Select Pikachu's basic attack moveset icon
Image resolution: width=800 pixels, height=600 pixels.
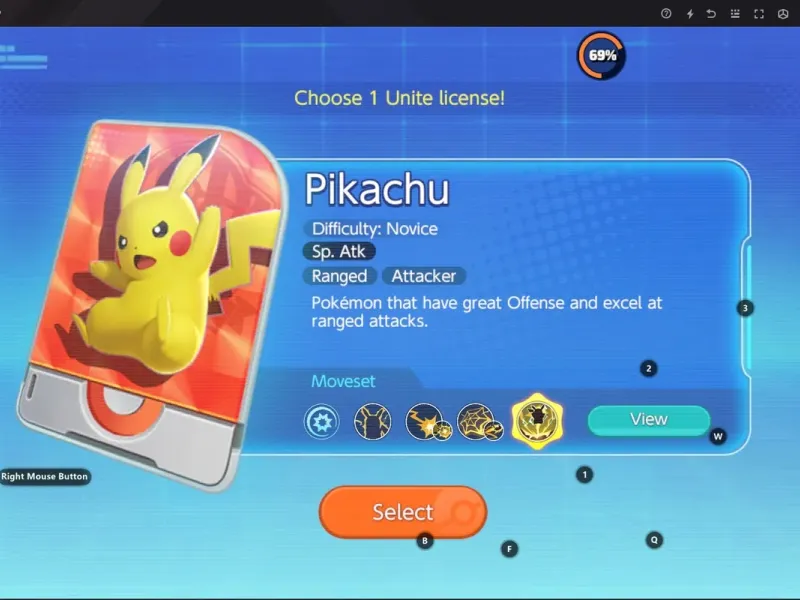pos(321,423)
